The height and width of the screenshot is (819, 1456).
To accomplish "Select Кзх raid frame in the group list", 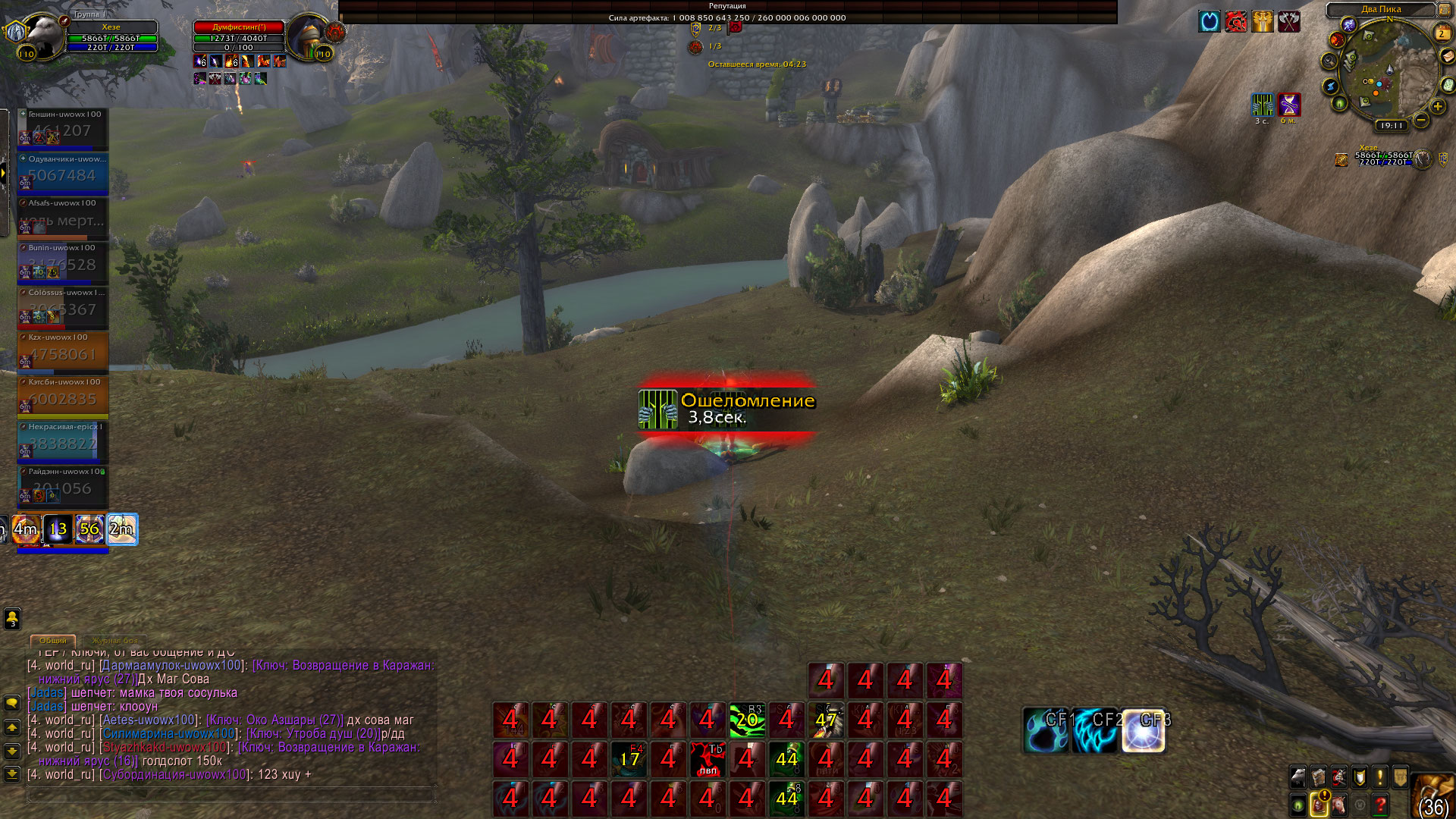I will point(63,352).
